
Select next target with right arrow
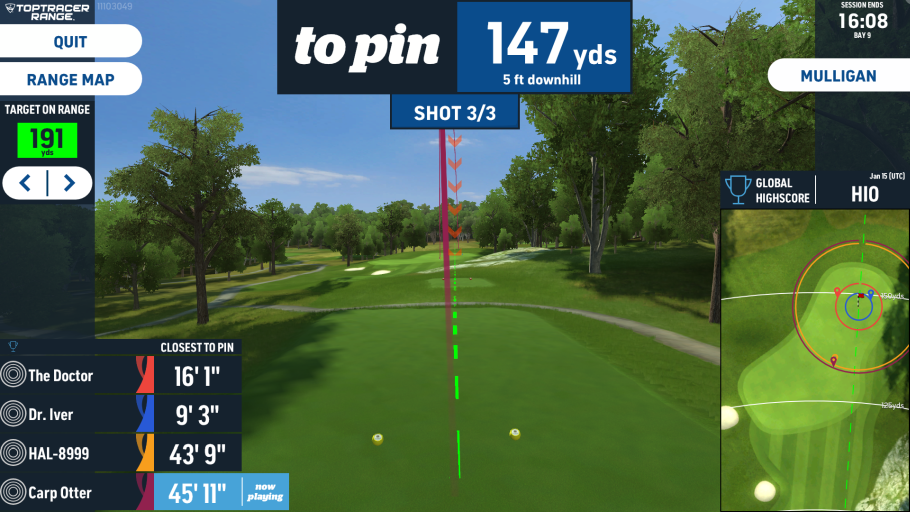click(68, 183)
